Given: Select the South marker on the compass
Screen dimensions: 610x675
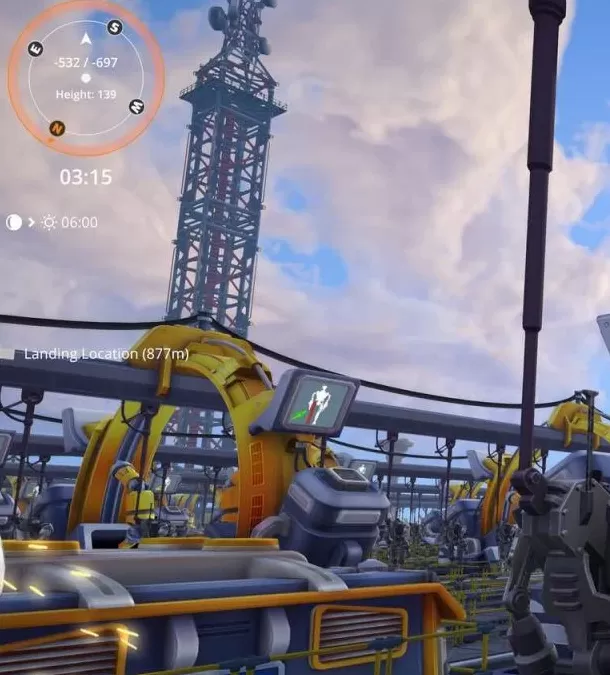Looking at the screenshot, I should (115, 27).
